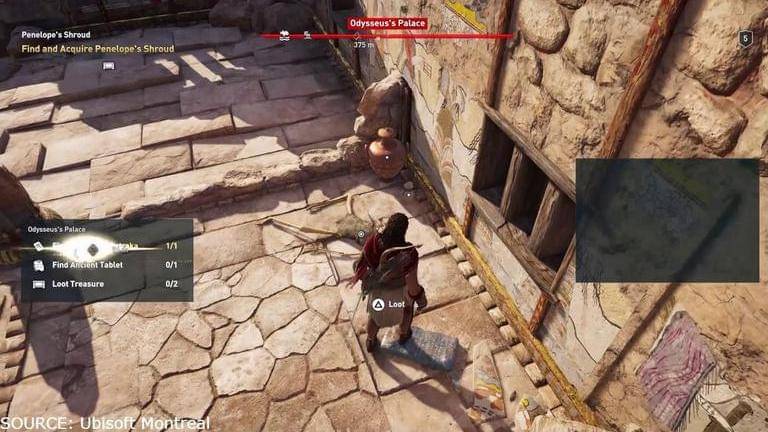
Task: Click the chest icon under the quest text
Action: point(108,65)
